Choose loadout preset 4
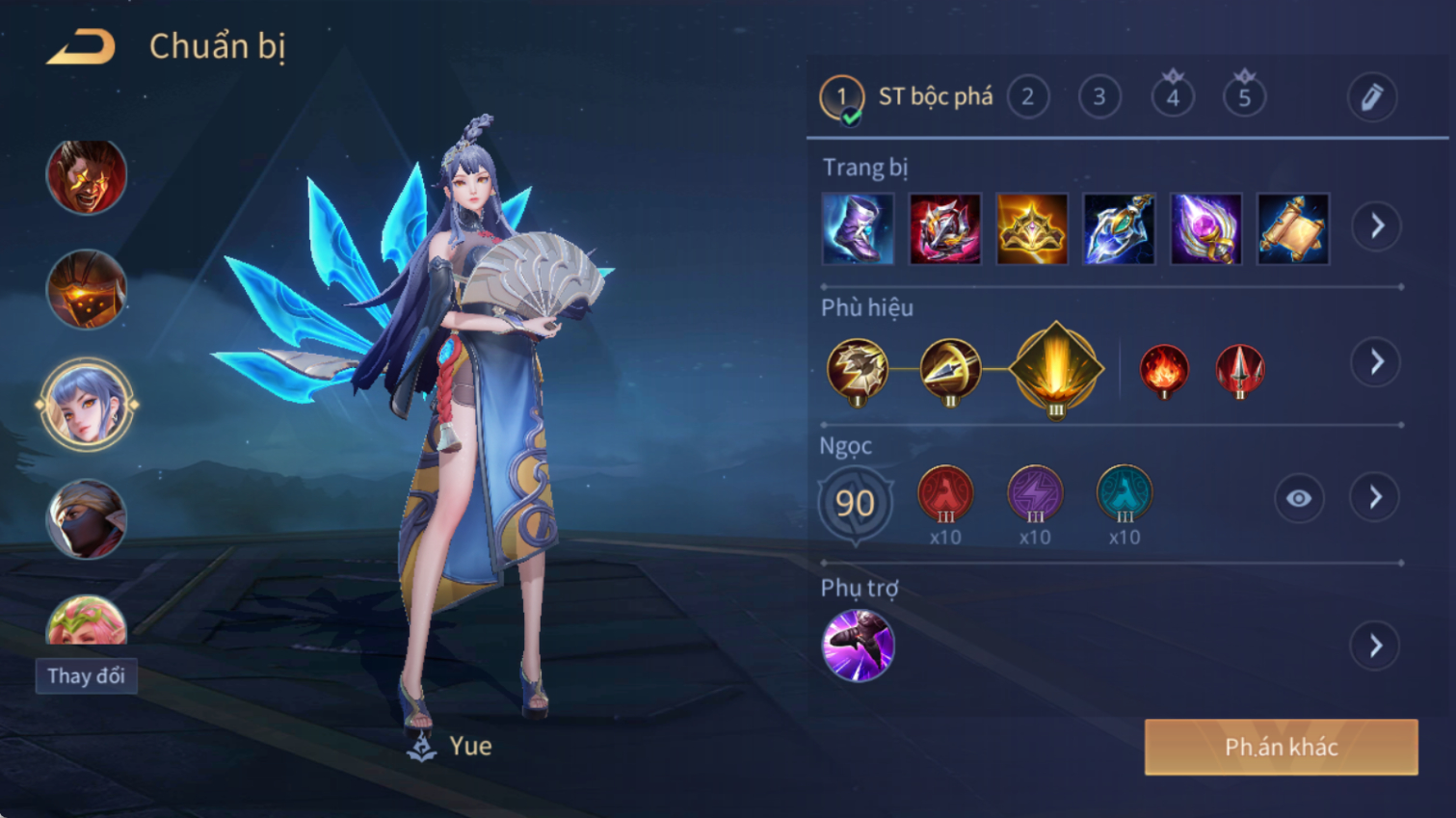 (x=1172, y=97)
